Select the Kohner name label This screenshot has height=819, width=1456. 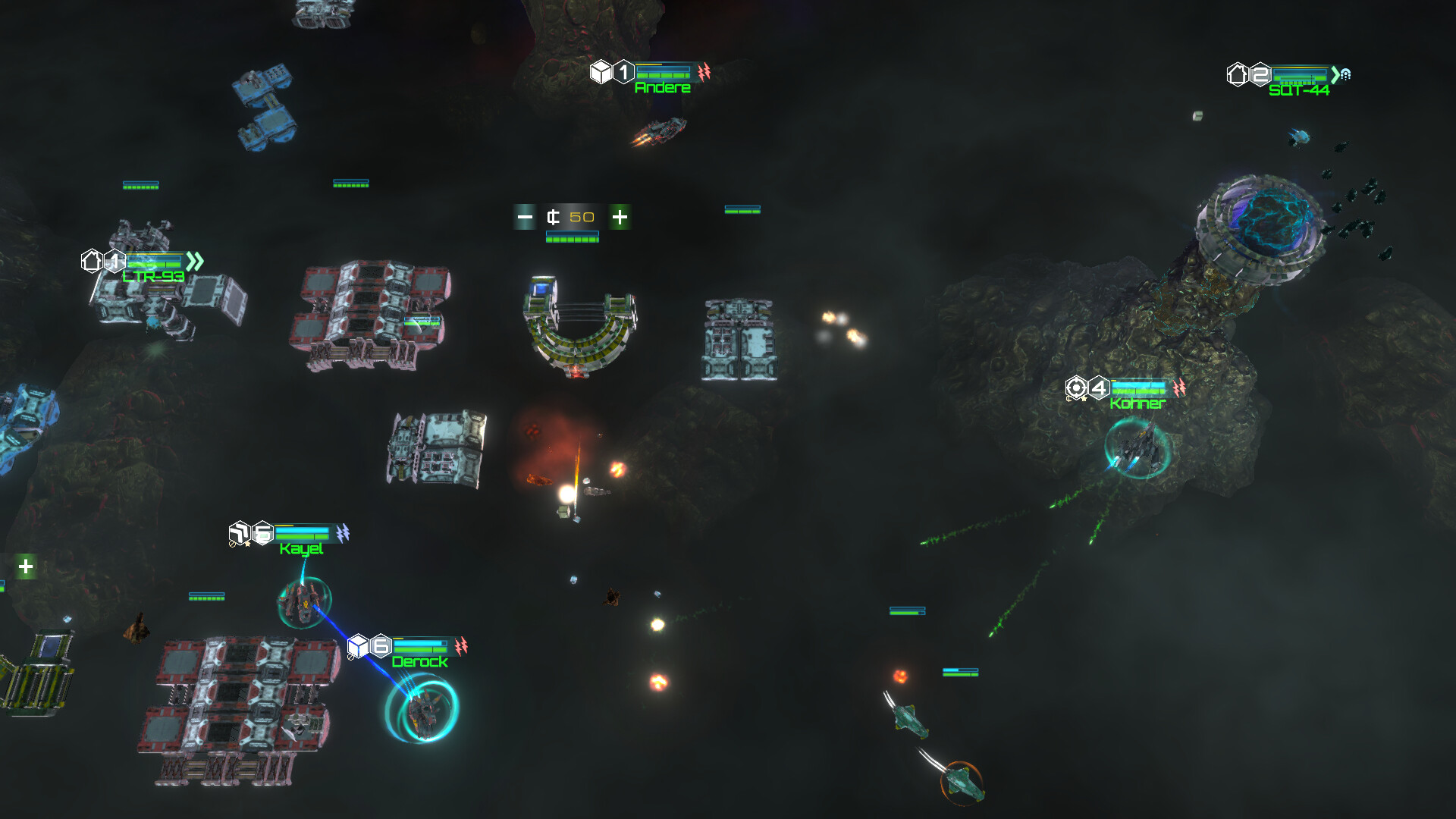coord(1136,403)
